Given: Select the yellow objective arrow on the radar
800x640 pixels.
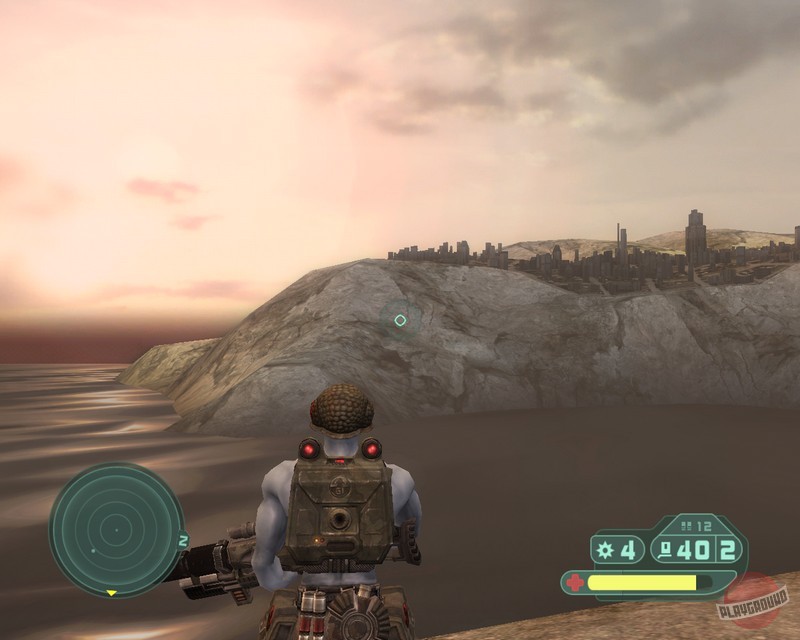Looking at the screenshot, I should [112, 592].
